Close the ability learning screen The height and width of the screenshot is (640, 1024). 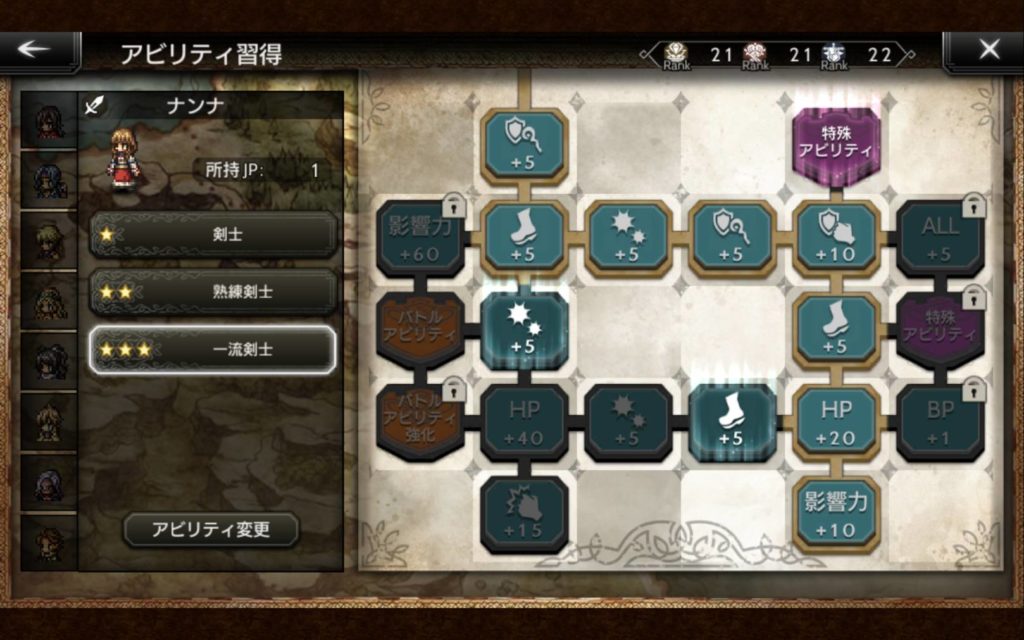[986, 50]
